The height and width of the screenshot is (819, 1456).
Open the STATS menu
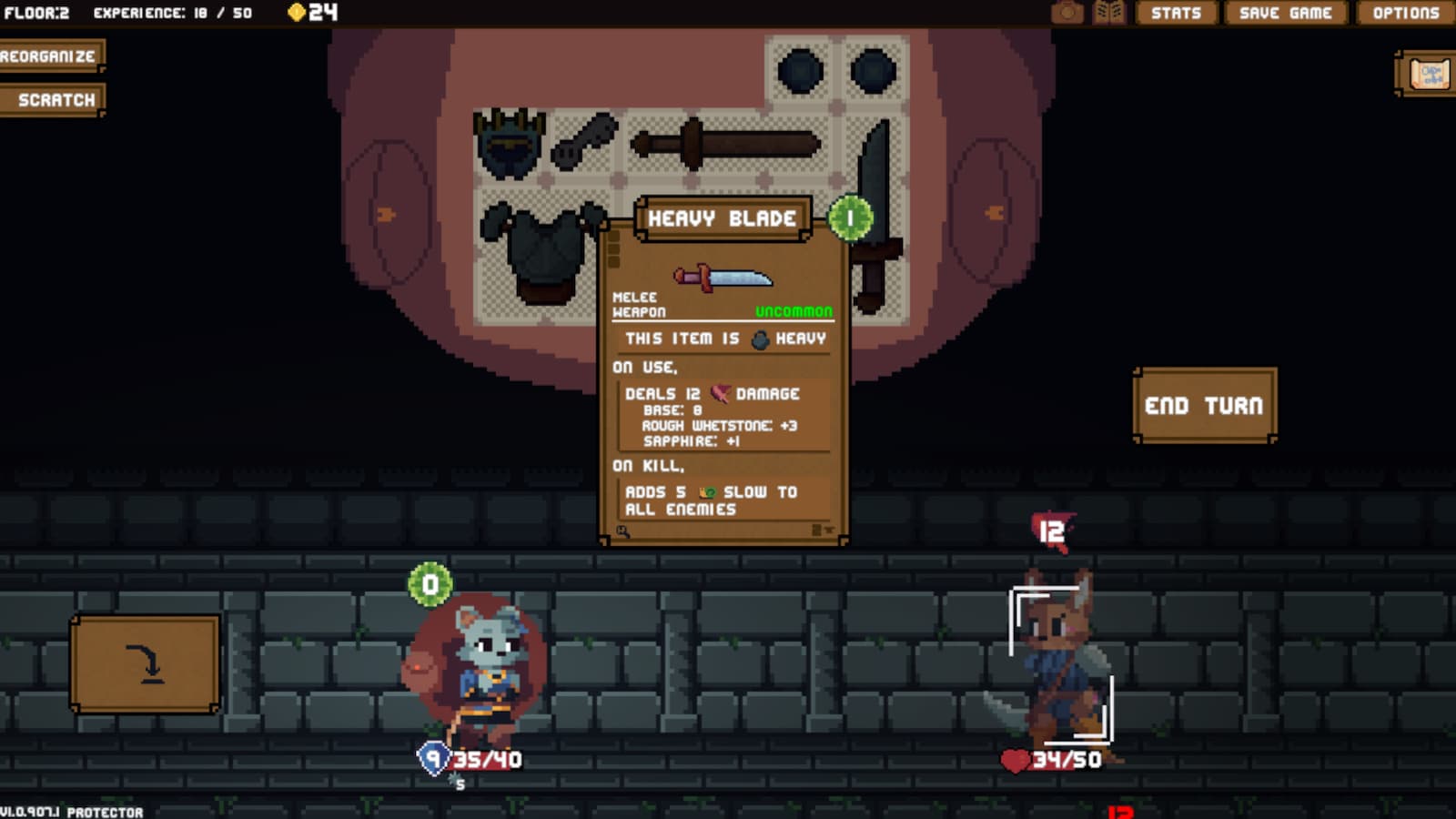pyautogui.click(x=1175, y=13)
